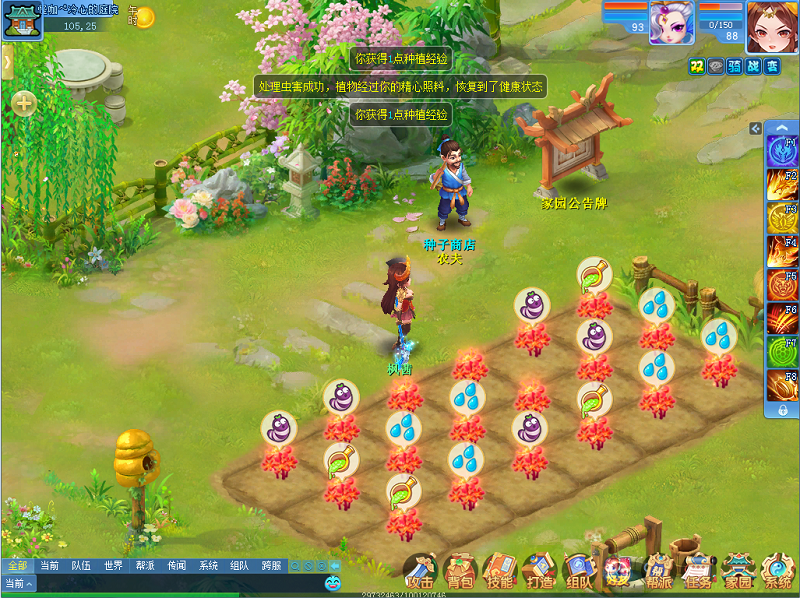Image resolution: width=800 pixels, height=598 pixels.
Task: Open the 家园 homestead menu
Action: tap(739, 572)
